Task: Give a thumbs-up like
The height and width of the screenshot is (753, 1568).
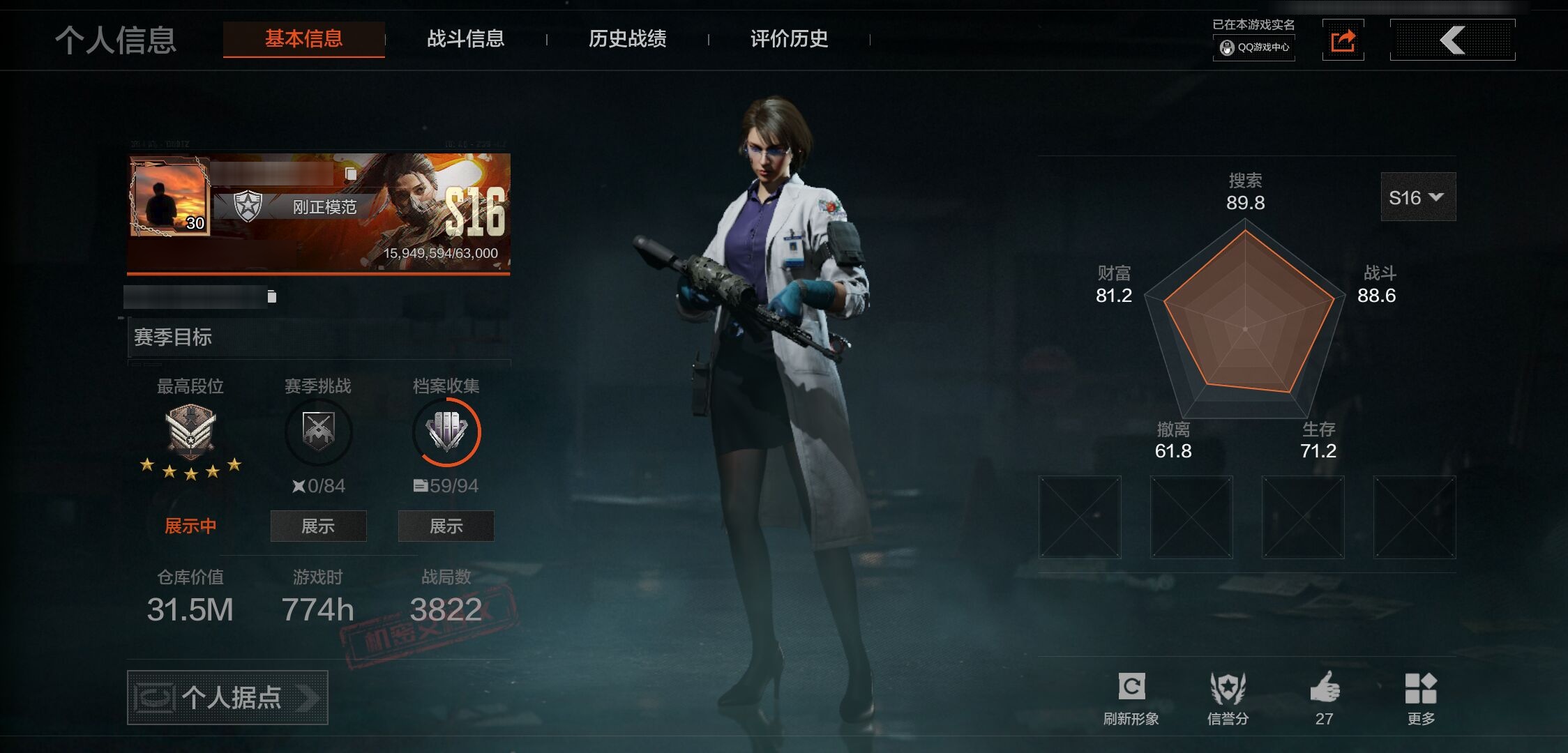Action: pos(1325,698)
